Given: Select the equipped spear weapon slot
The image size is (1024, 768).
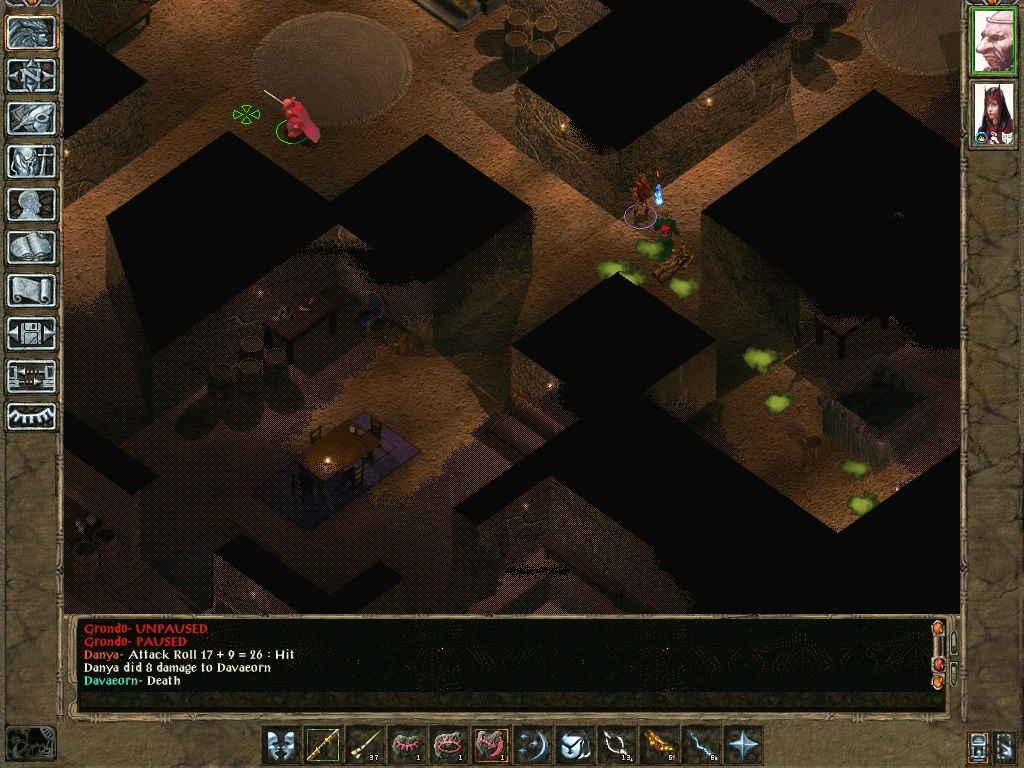Looking at the screenshot, I should tap(322, 745).
